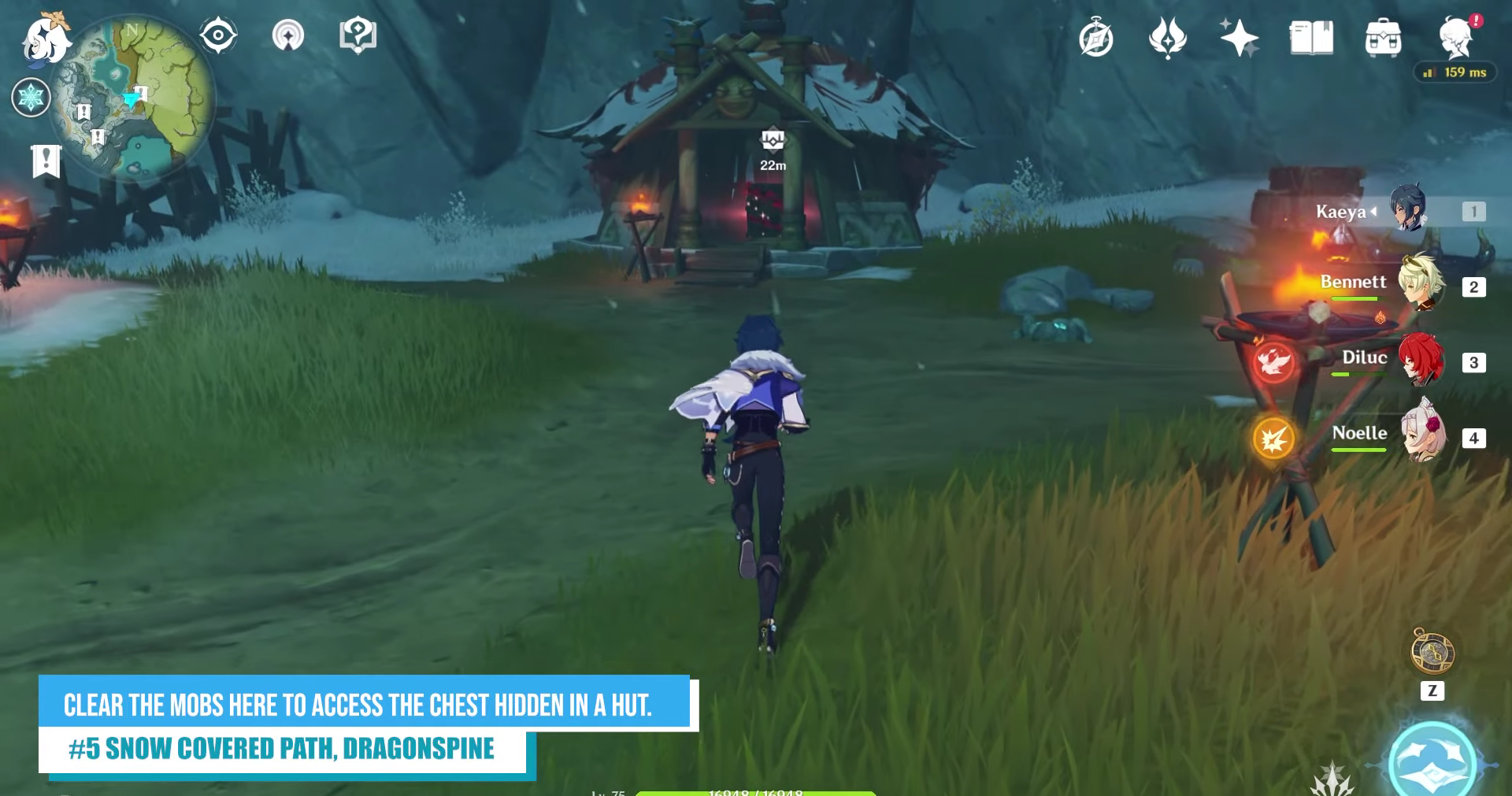Select the 22m quest objective marker

coord(773,141)
